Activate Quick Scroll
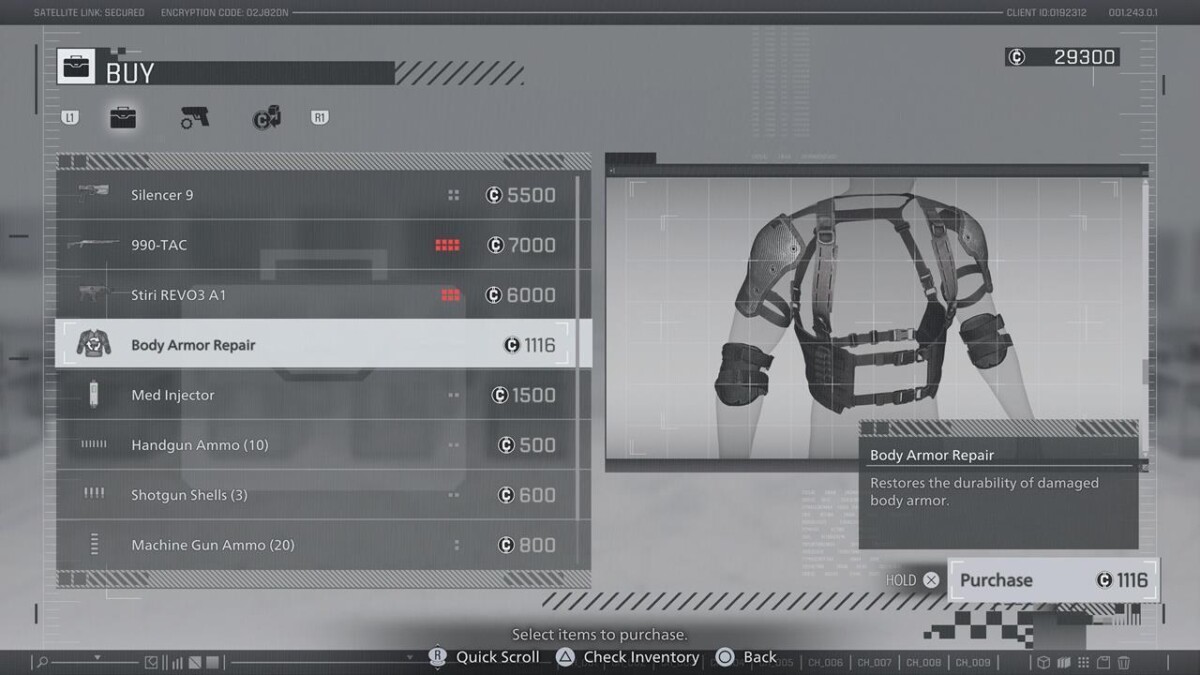This screenshot has height=675, width=1200. 485,657
